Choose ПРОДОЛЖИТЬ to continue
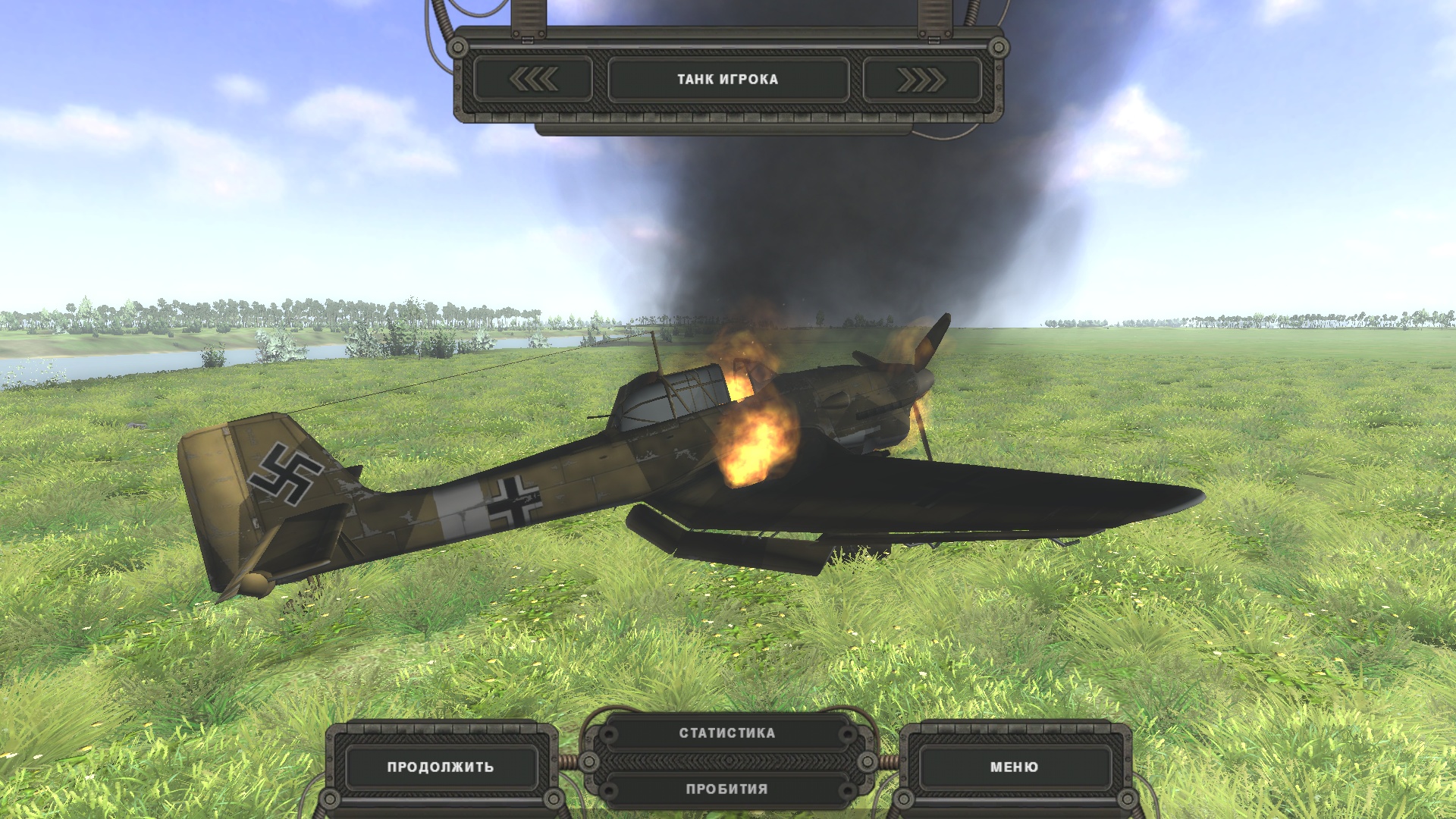1456x819 pixels. click(x=441, y=767)
